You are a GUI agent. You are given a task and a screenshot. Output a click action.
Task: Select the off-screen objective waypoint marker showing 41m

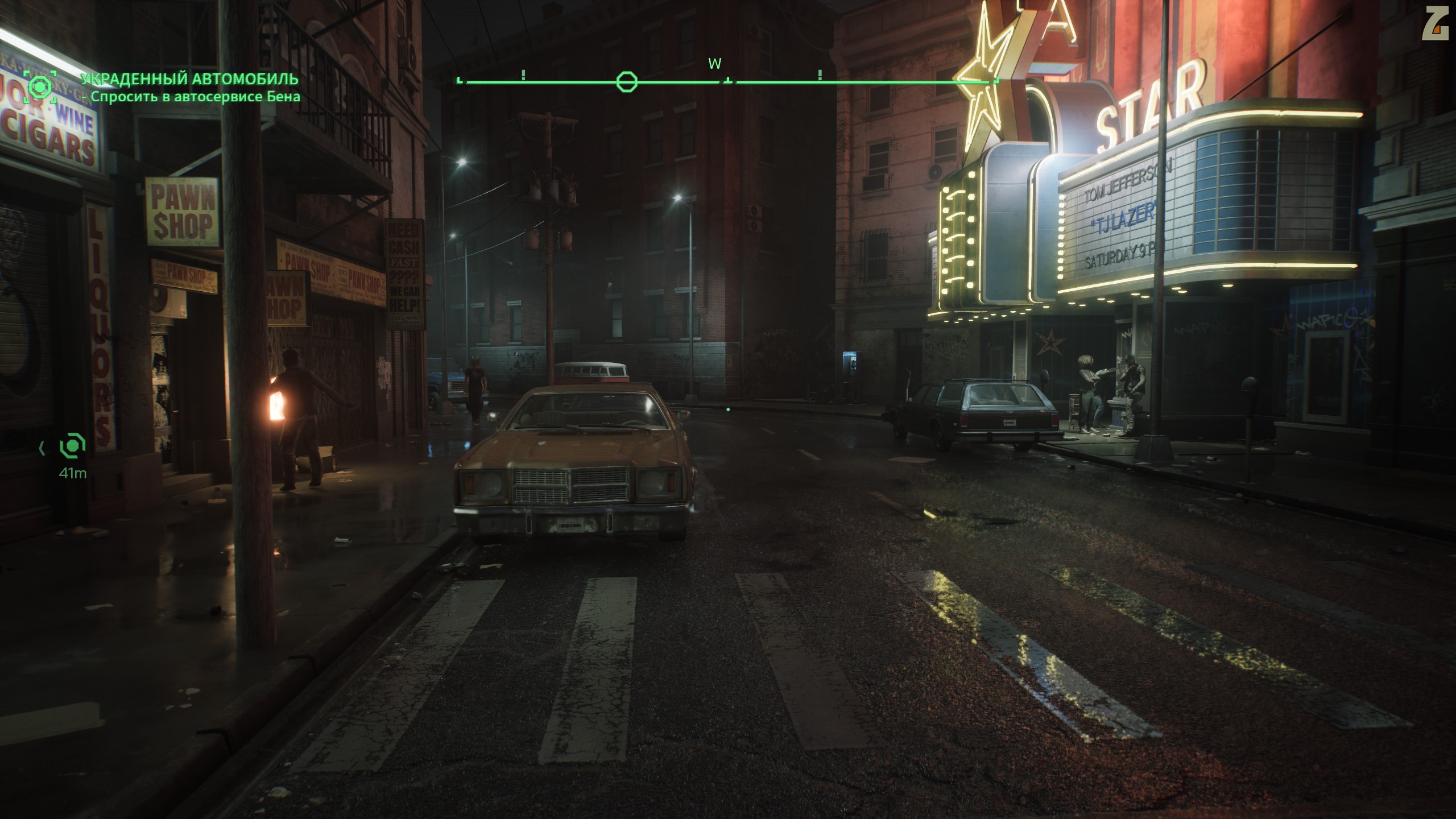[x=72, y=446]
